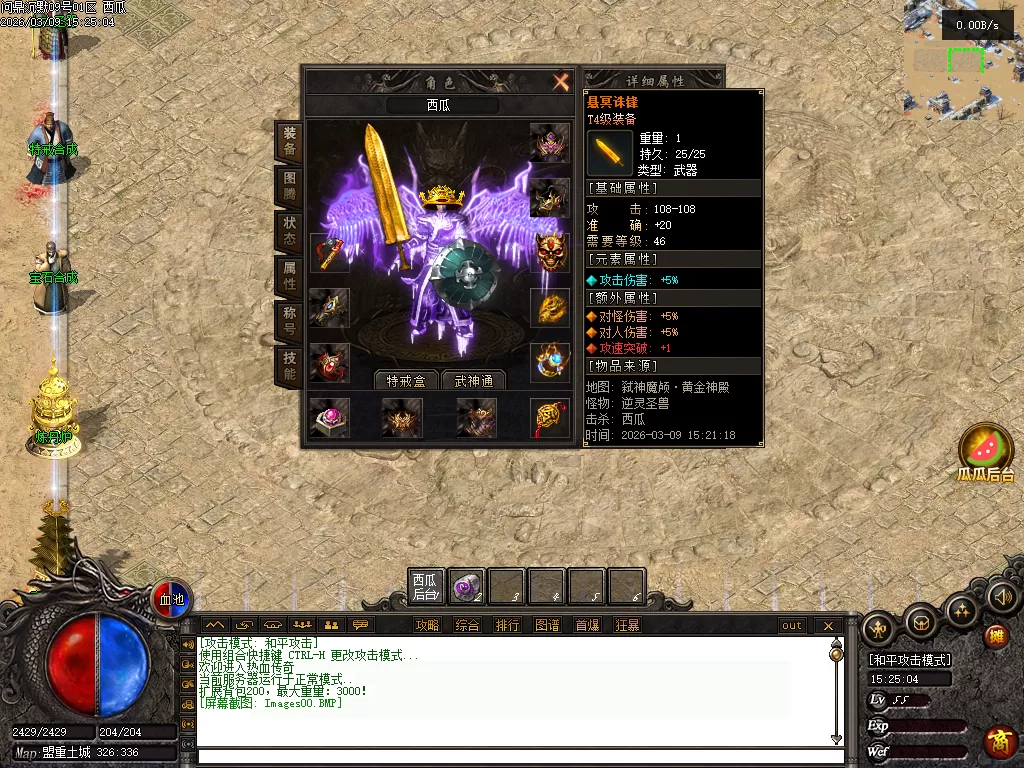Choose the golden knot charm slot

[549, 417]
